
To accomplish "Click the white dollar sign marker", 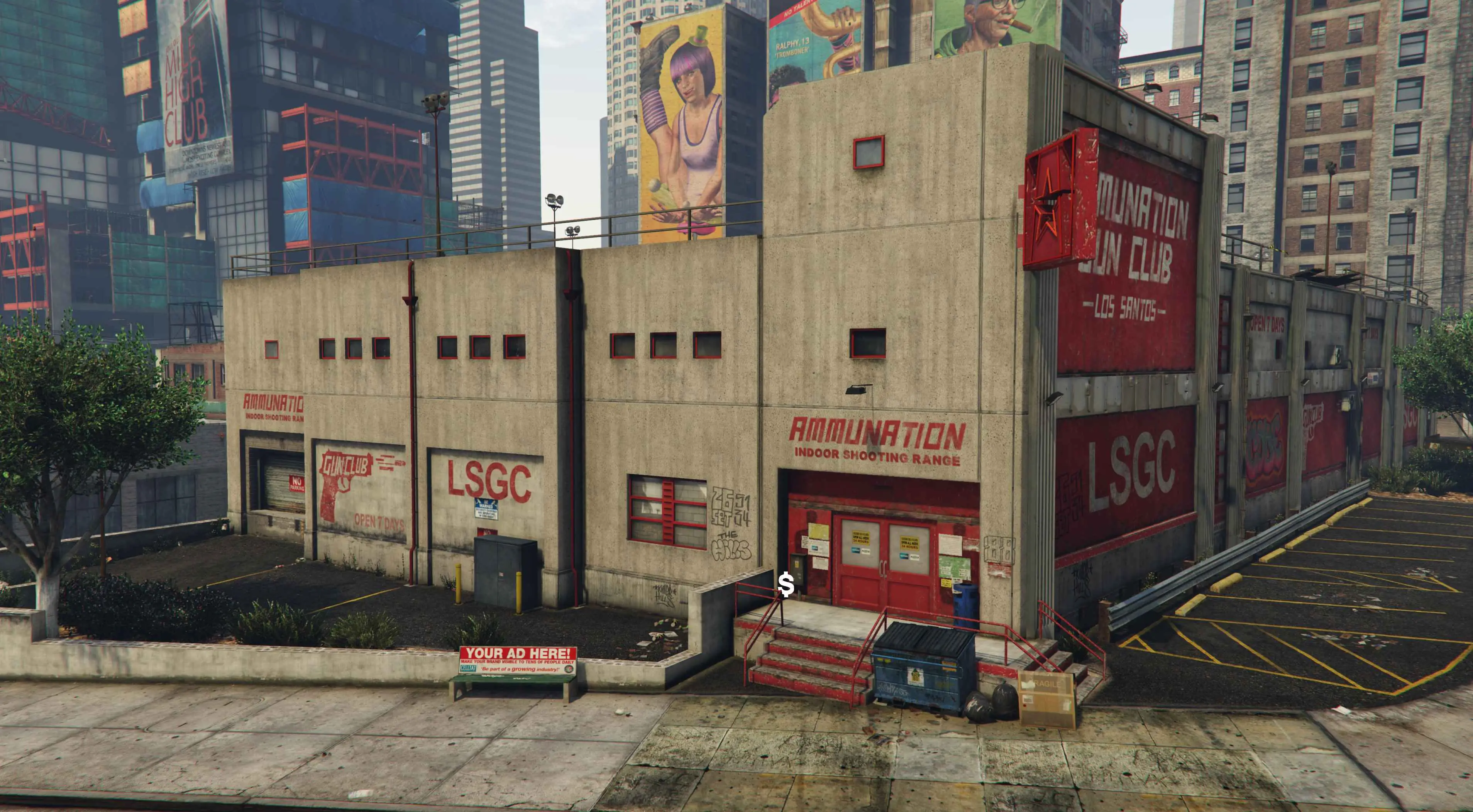I will (786, 585).
